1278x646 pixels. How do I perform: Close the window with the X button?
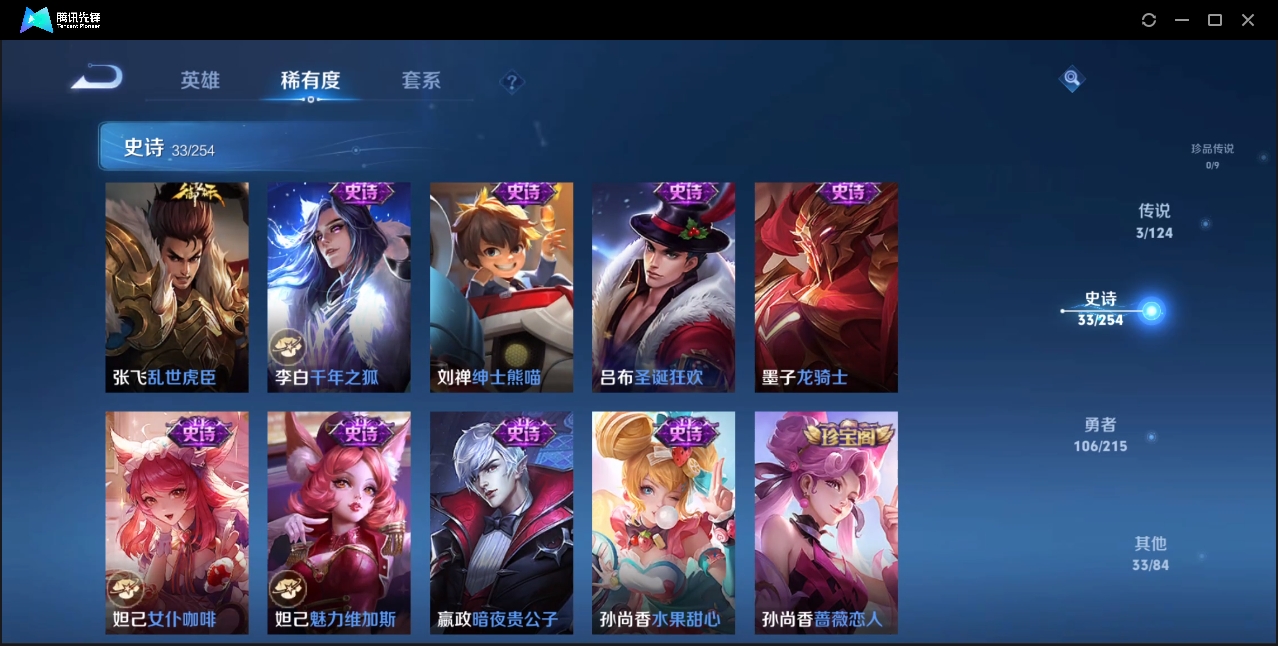1248,20
